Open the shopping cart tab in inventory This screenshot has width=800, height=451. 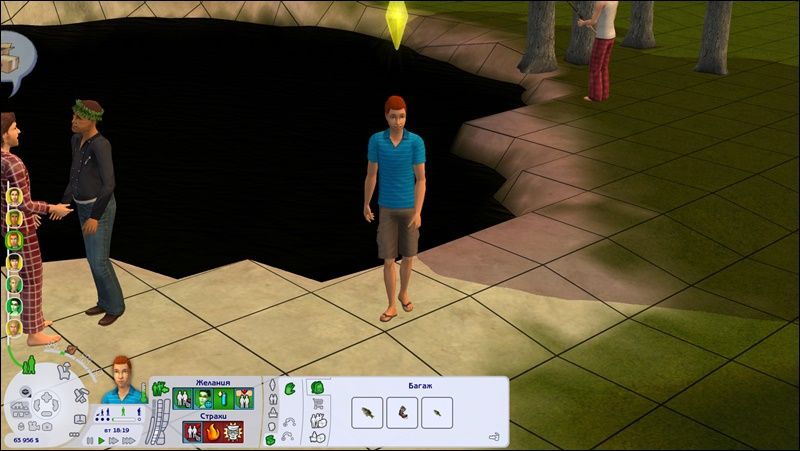click(319, 405)
